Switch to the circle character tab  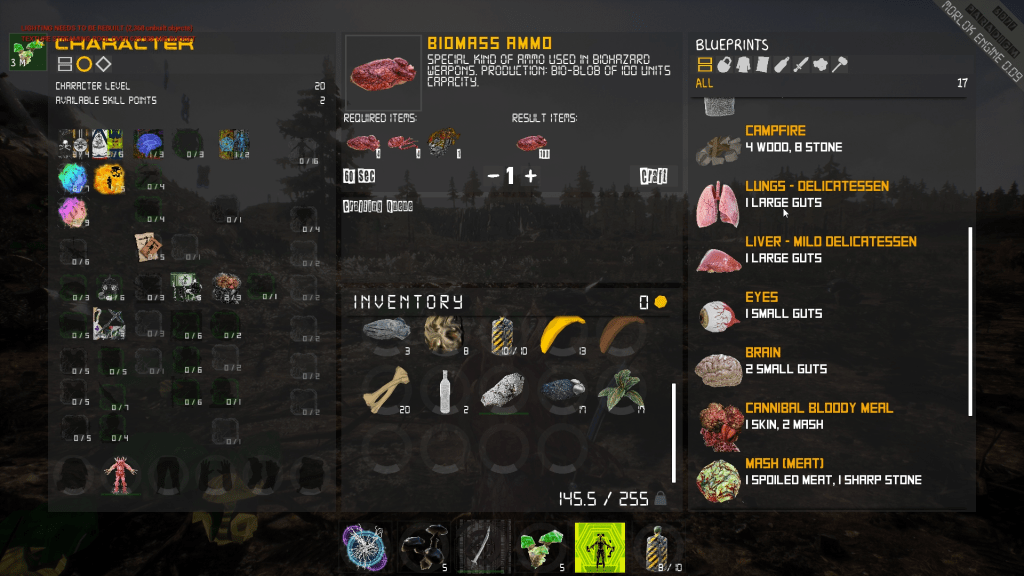(84, 65)
